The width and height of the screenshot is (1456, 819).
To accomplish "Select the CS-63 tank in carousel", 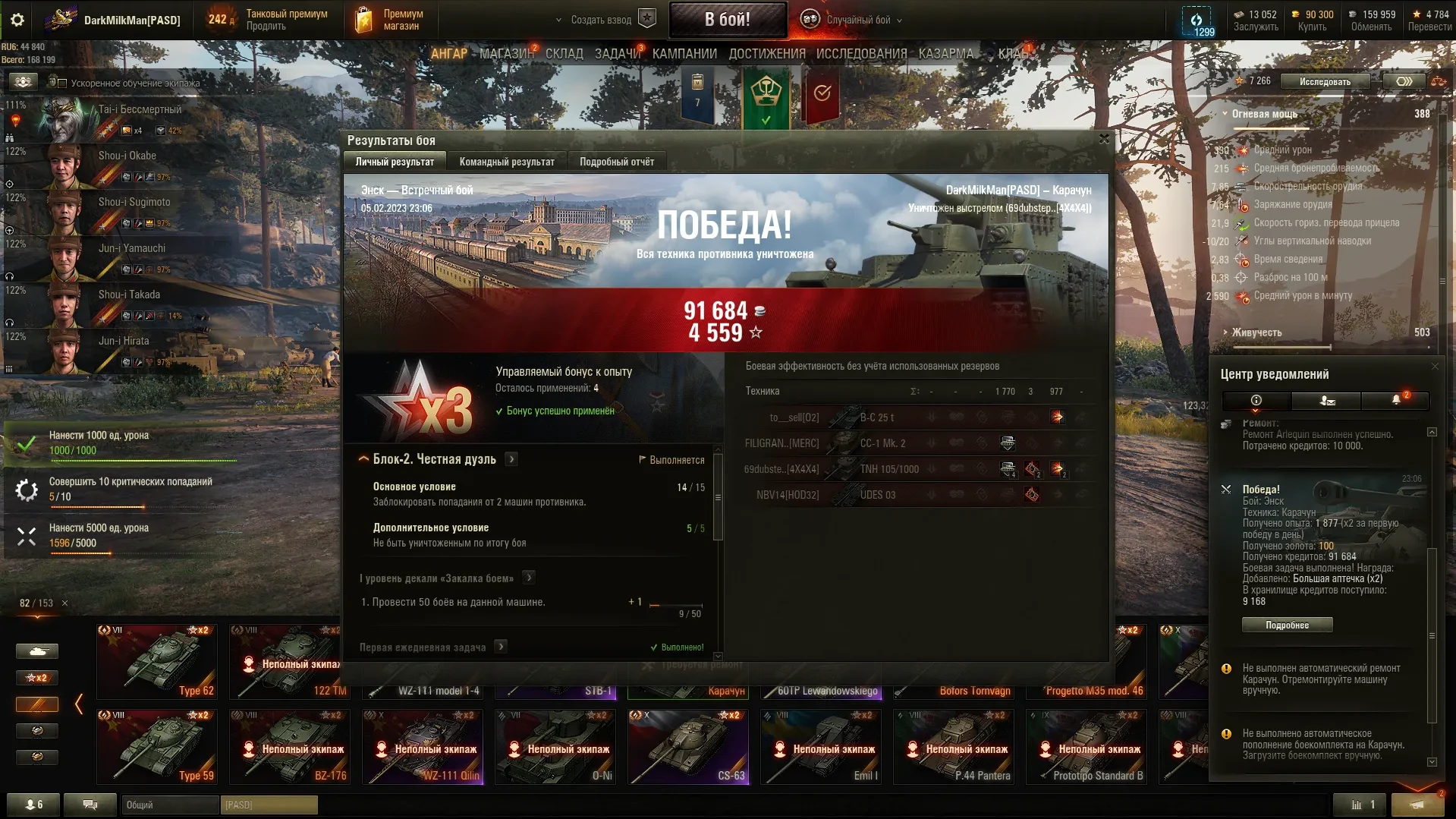I will click(x=688, y=747).
